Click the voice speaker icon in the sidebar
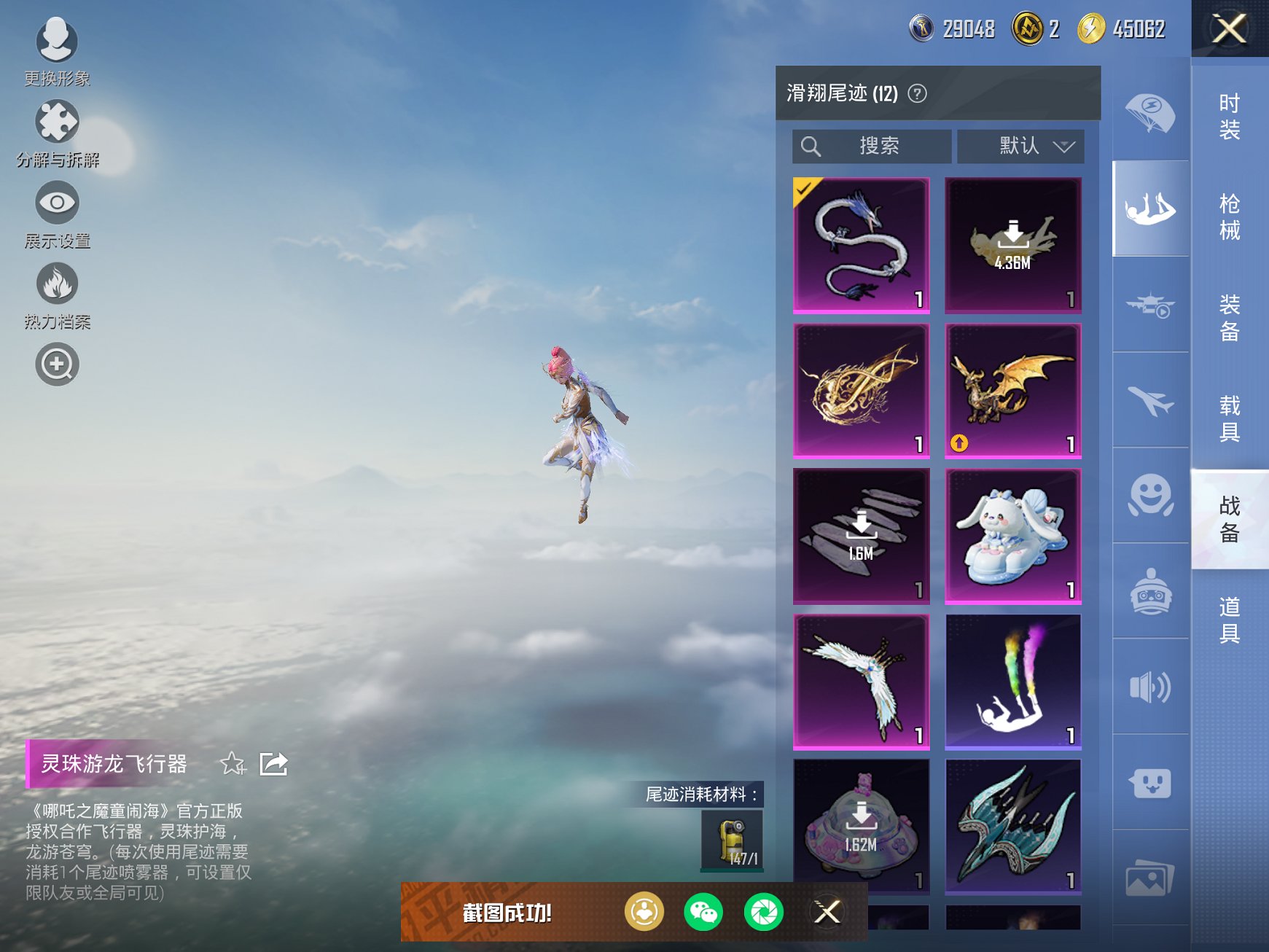The image size is (1269, 952). click(x=1149, y=687)
